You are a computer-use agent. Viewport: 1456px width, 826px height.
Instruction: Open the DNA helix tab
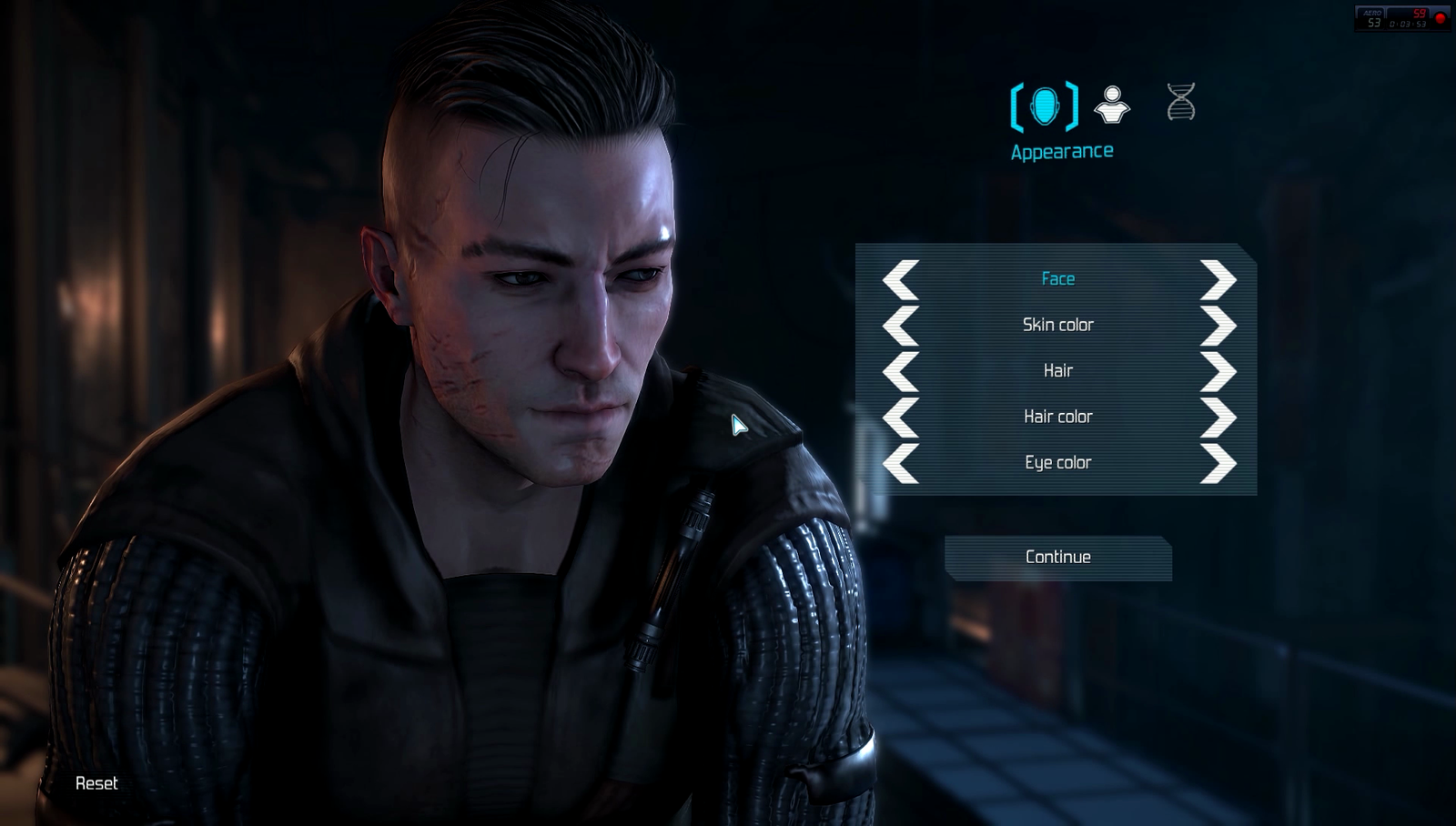pyautogui.click(x=1180, y=102)
